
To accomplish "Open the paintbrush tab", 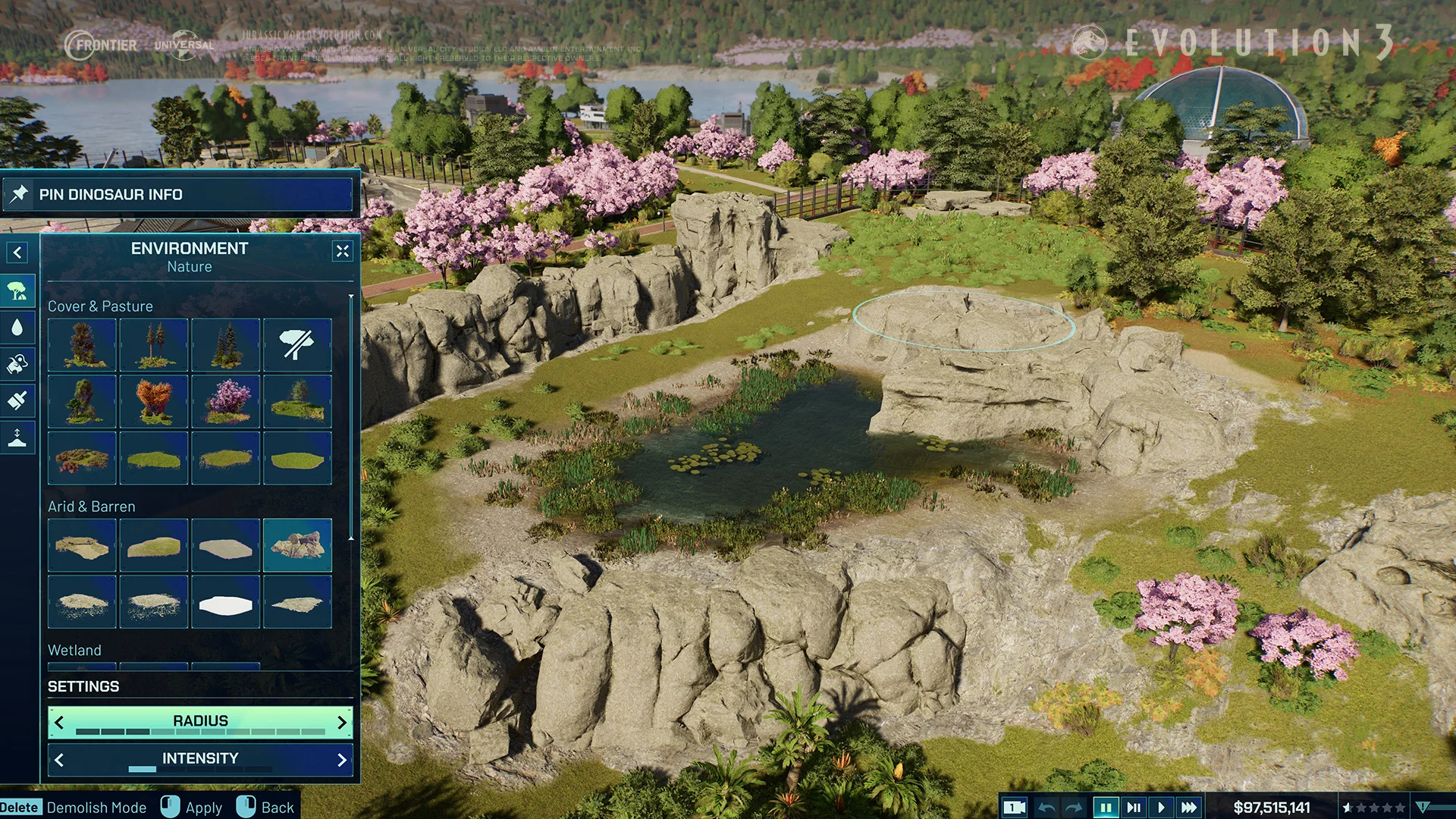I will (17, 400).
